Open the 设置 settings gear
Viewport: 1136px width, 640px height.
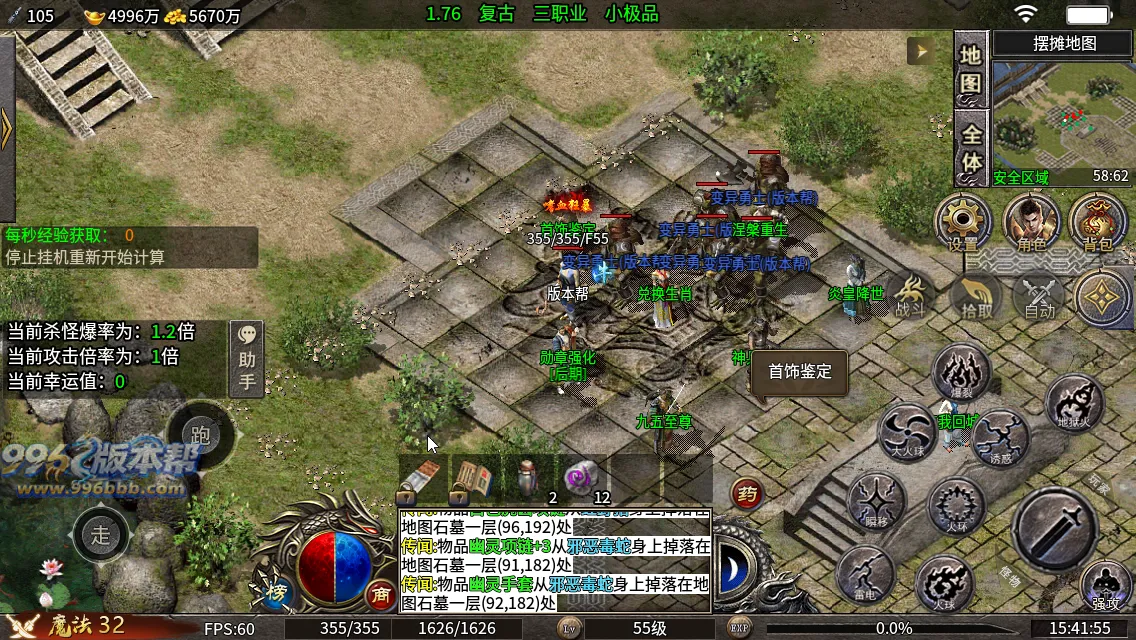[963, 220]
